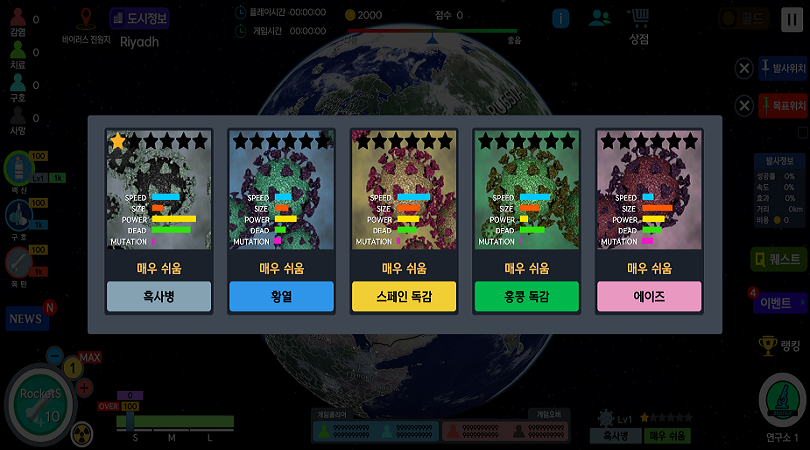This screenshot has width=810, height=450.
Task: Open the blue info icon
Action: pyautogui.click(x=561, y=18)
